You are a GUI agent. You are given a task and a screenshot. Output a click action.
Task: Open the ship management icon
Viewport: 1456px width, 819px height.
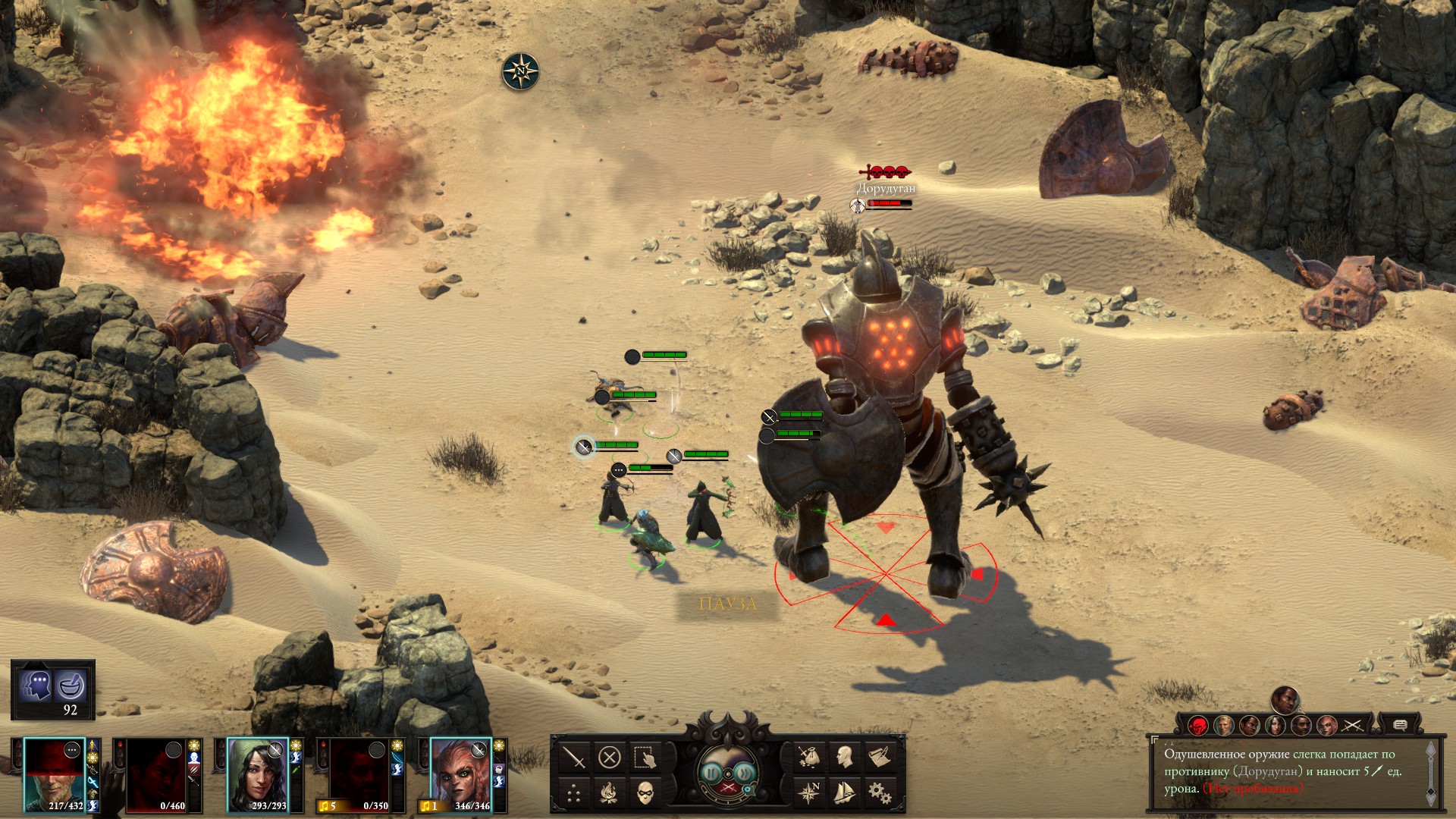tap(844, 793)
